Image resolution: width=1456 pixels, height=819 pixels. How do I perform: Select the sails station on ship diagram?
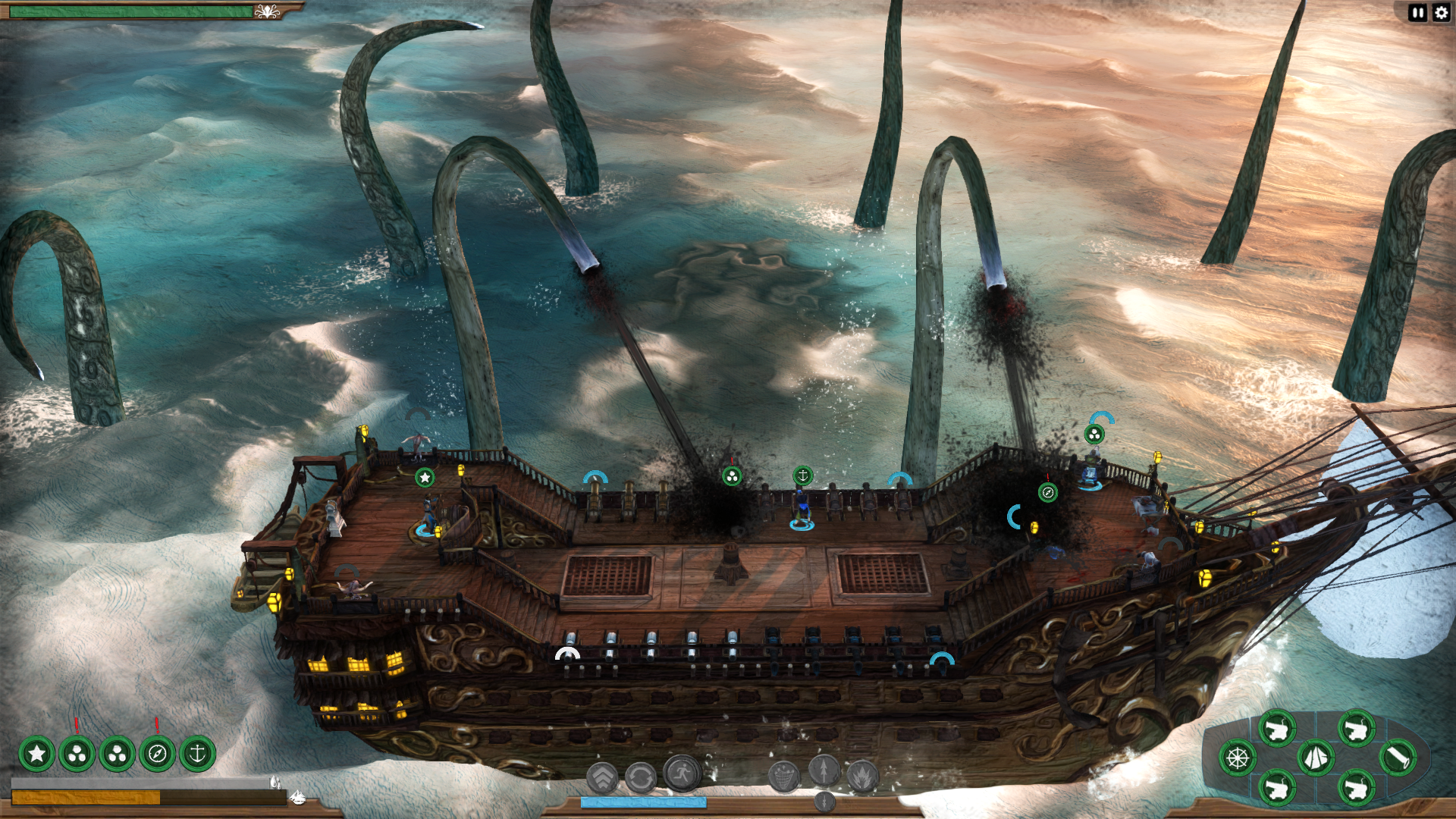coord(1316,757)
